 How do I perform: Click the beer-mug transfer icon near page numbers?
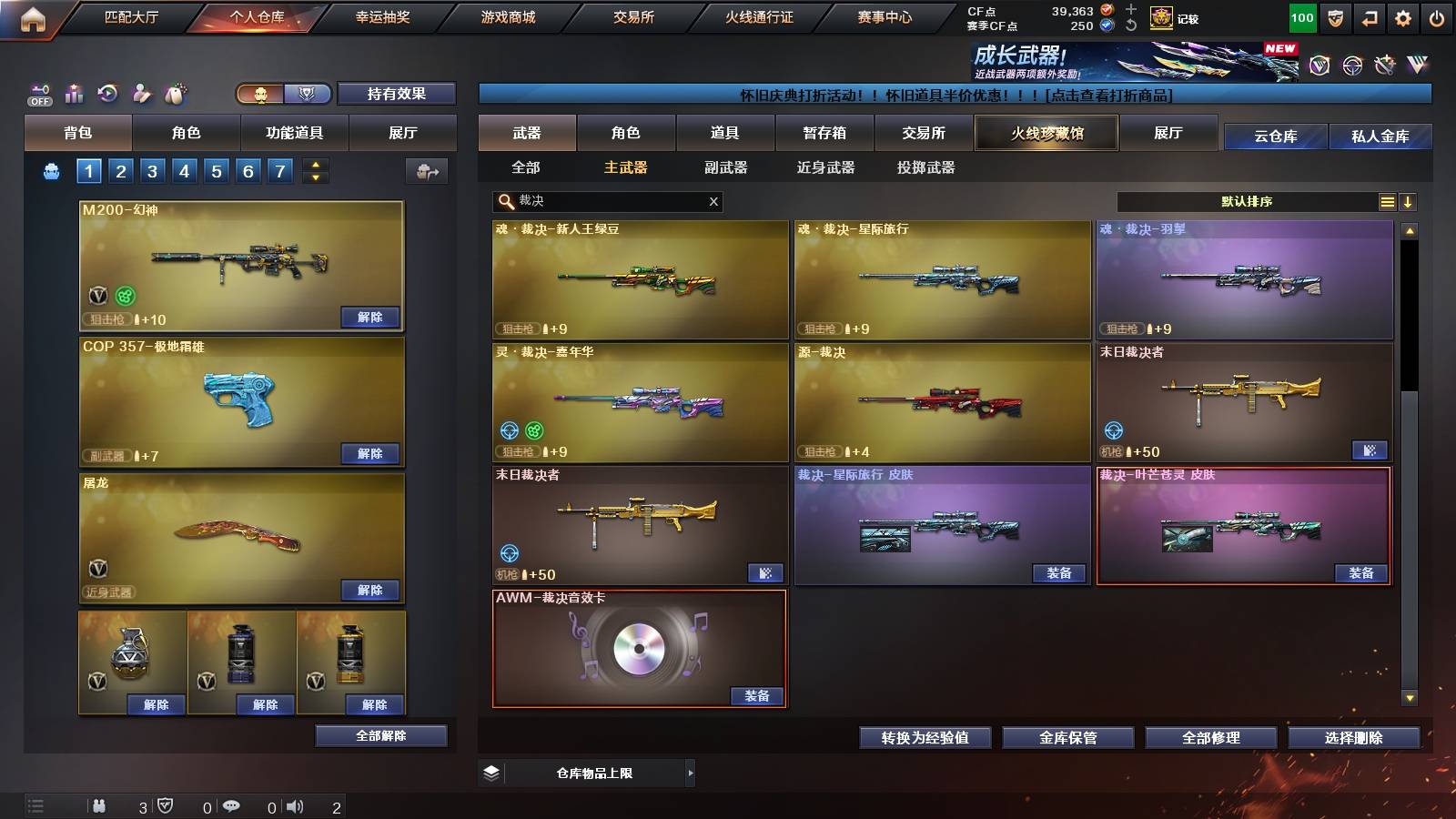pos(425,171)
